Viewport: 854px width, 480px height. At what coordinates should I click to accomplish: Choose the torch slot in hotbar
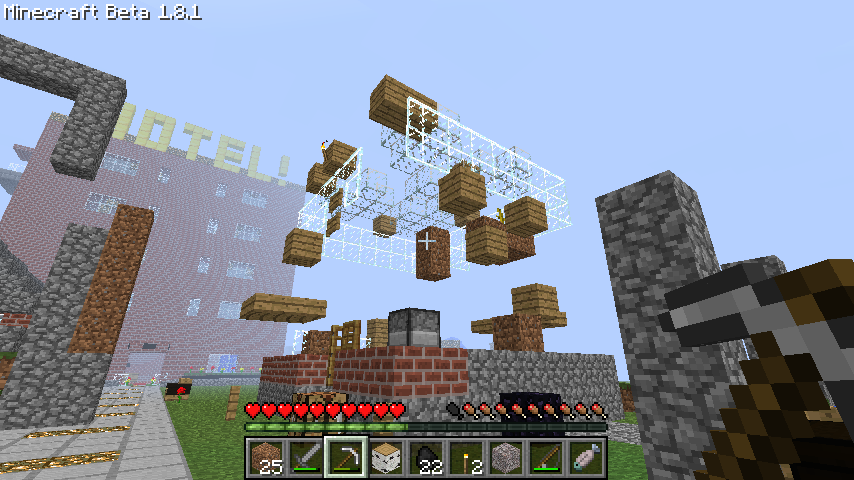coord(467,457)
